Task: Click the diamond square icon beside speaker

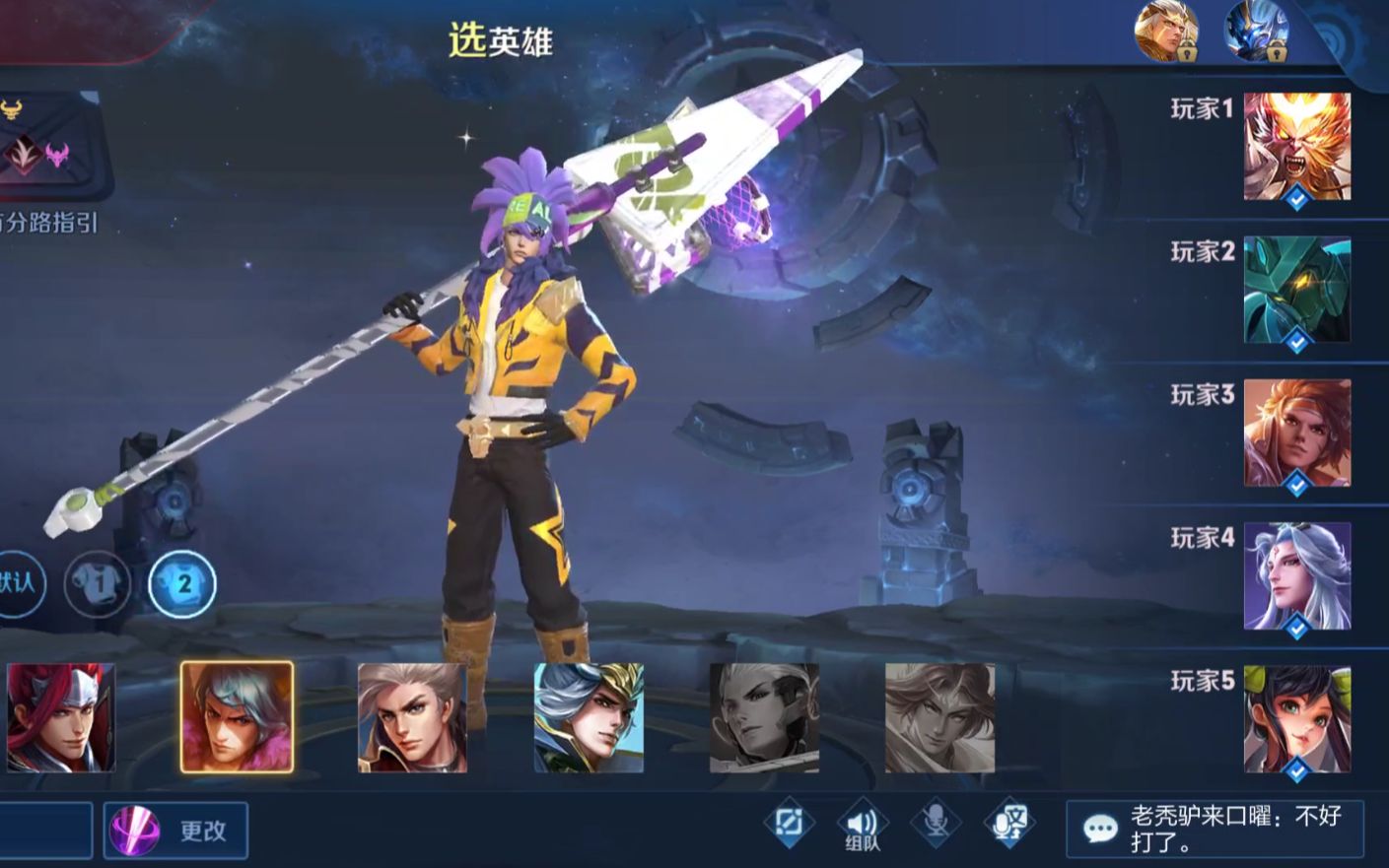Action: pyautogui.click(x=789, y=823)
